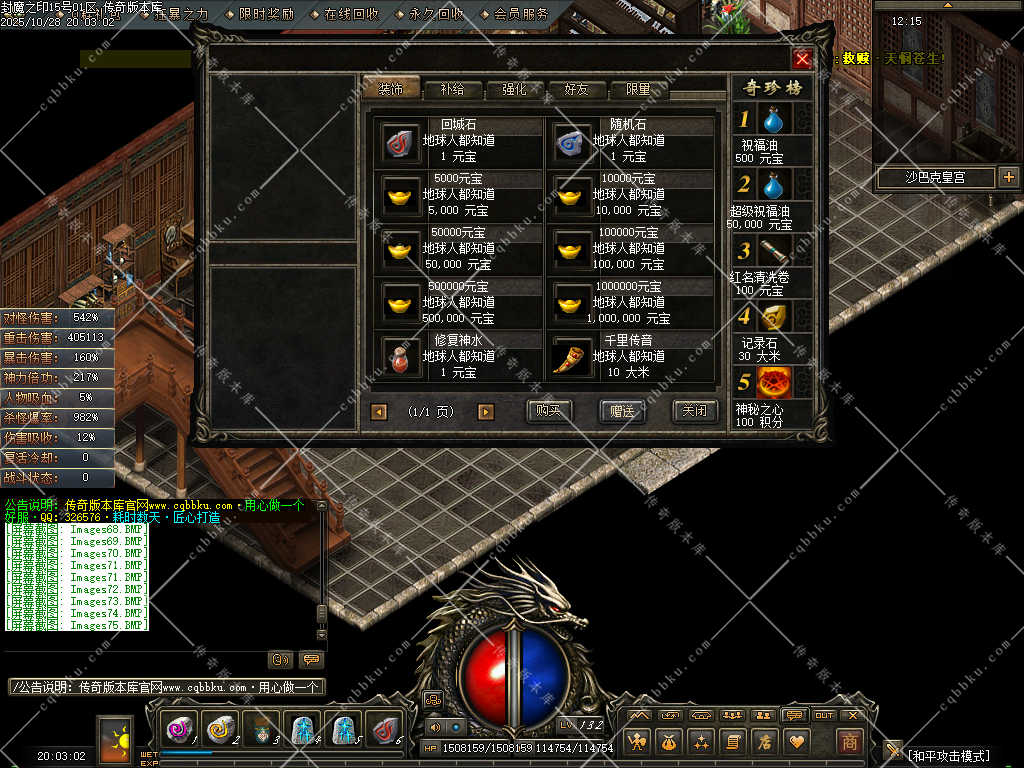Open the 会员服务 member services menu
This screenshot has height=768, width=1024.
click(521, 14)
